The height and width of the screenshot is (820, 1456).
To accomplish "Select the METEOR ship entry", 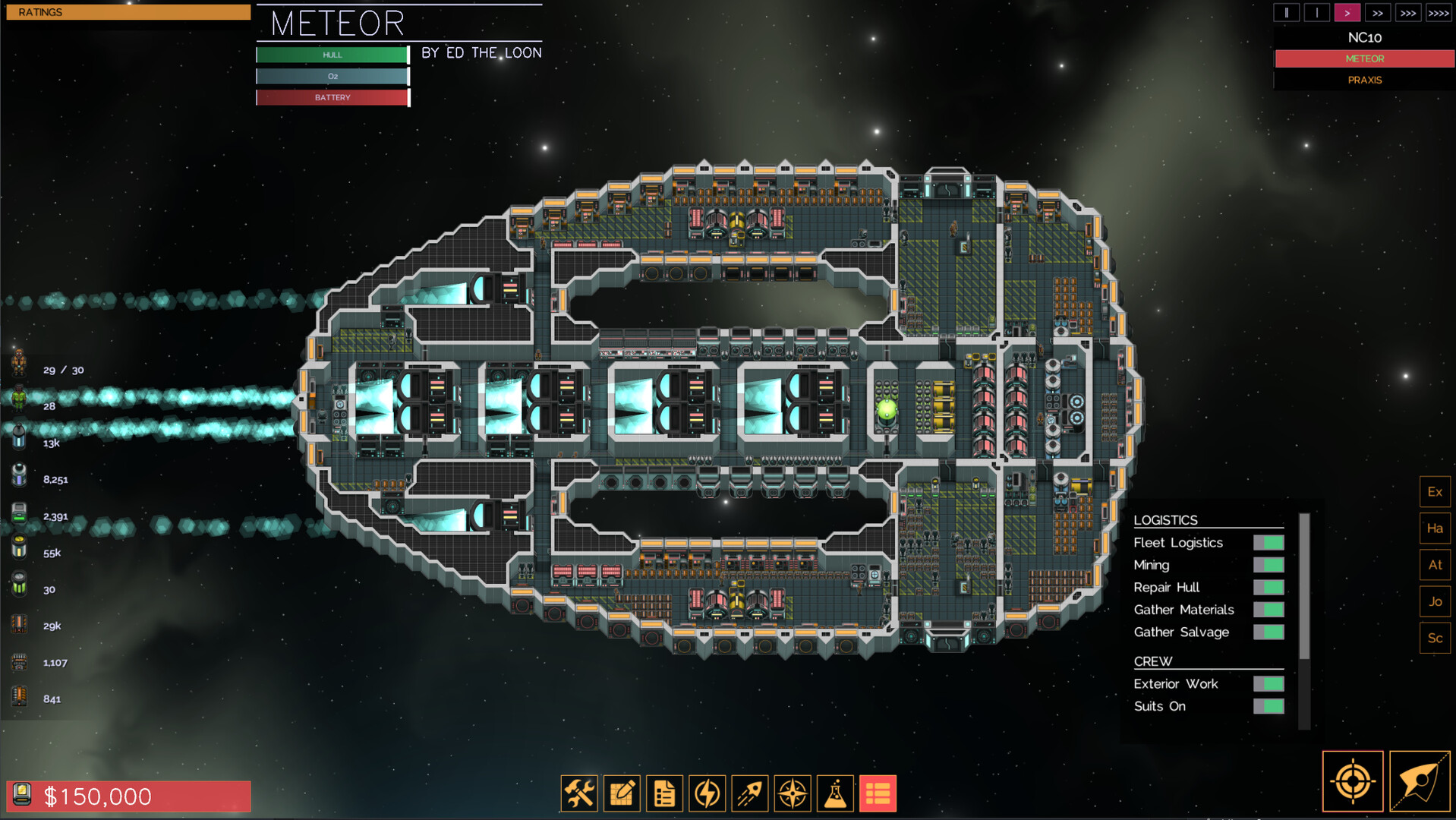I will pyautogui.click(x=1364, y=58).
